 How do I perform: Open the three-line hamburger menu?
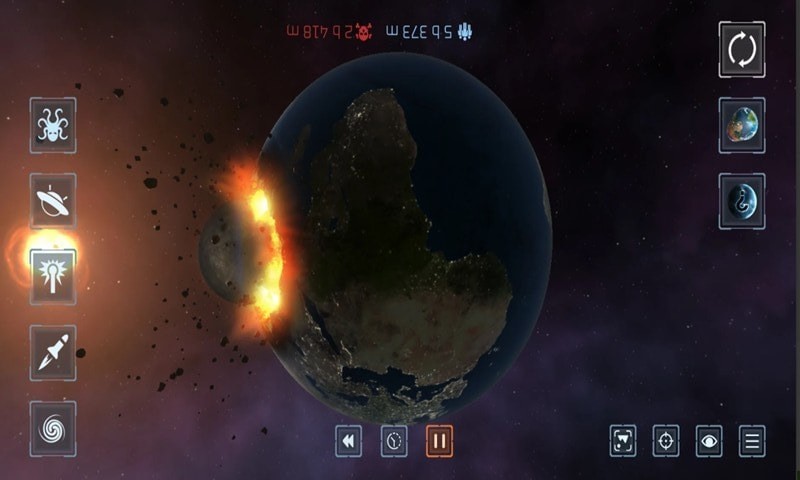click(752, 441)
